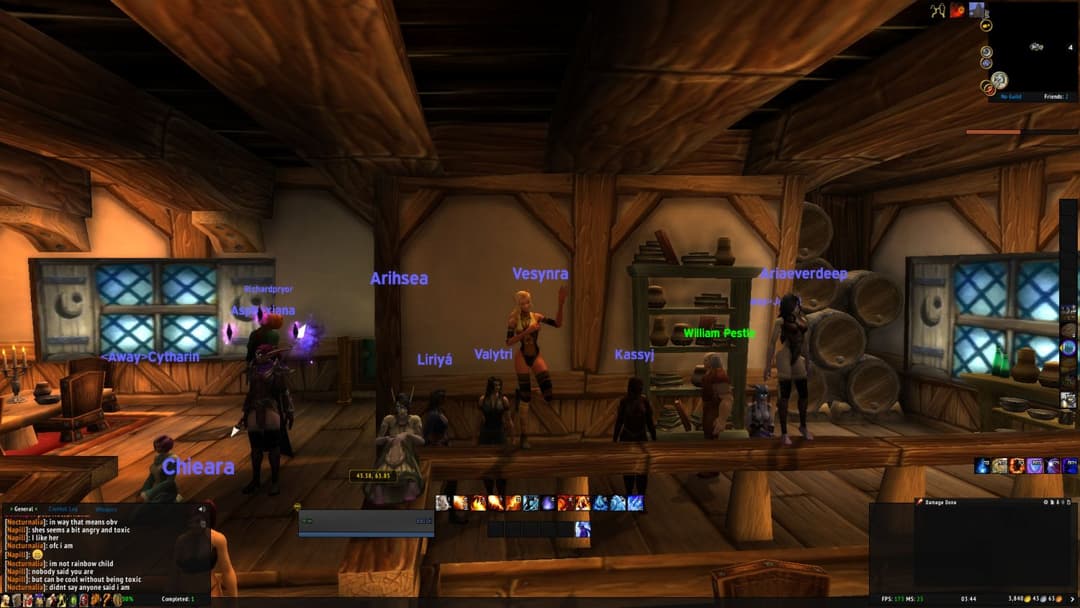
Task: Click the fiery ring icon above the meter
Action: 1017,466
